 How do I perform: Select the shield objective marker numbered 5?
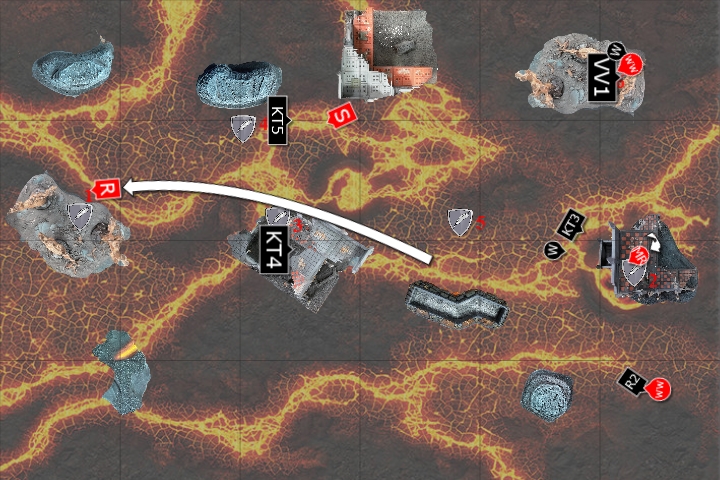(460, 221)
